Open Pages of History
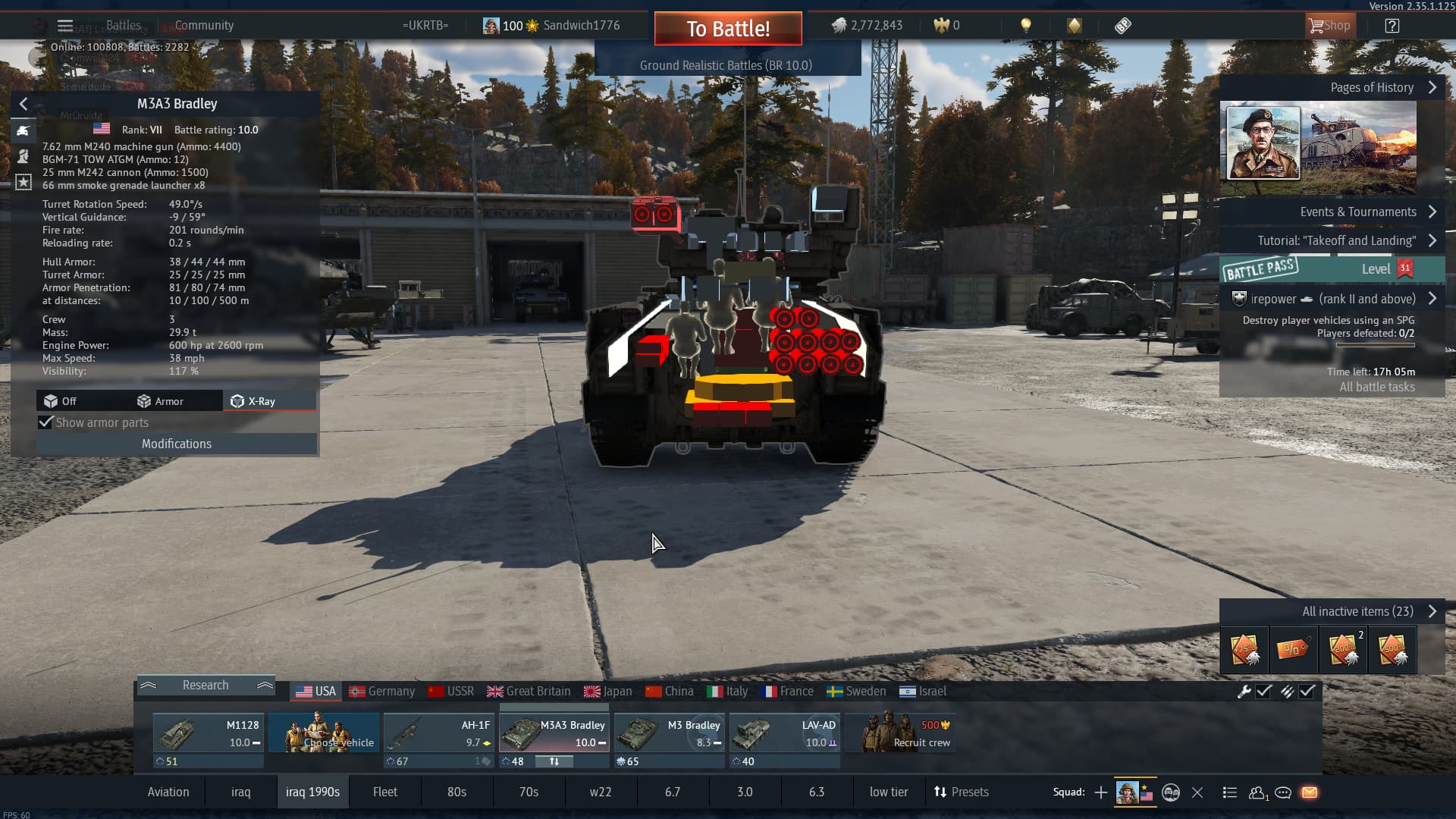The image size is (1456, 819). click(1373, 87)
